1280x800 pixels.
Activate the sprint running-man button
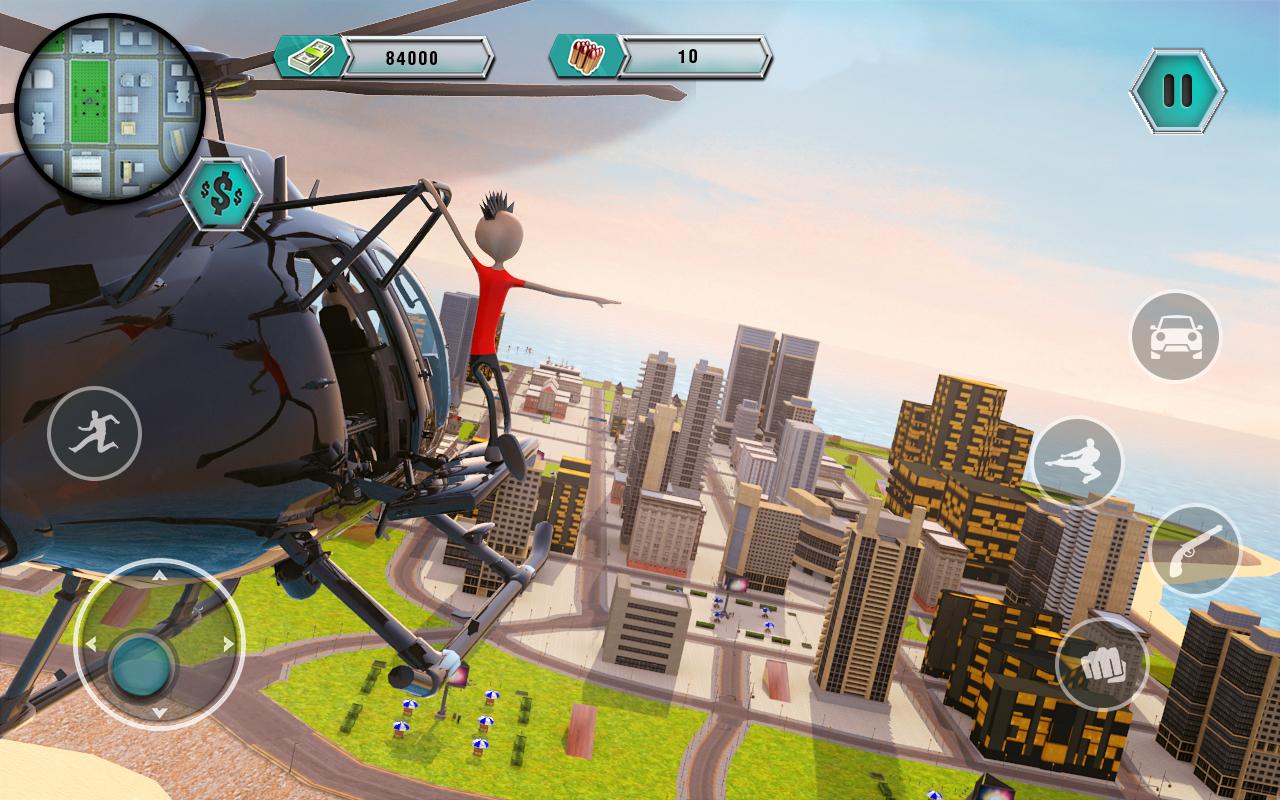point(95,433)
